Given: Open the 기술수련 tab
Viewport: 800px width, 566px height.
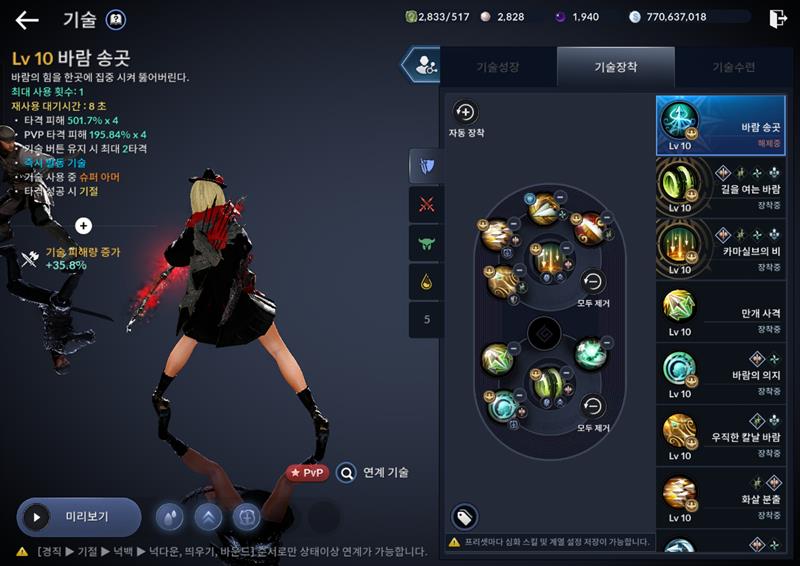Looking at the screenshot, I should click(733, 67).
